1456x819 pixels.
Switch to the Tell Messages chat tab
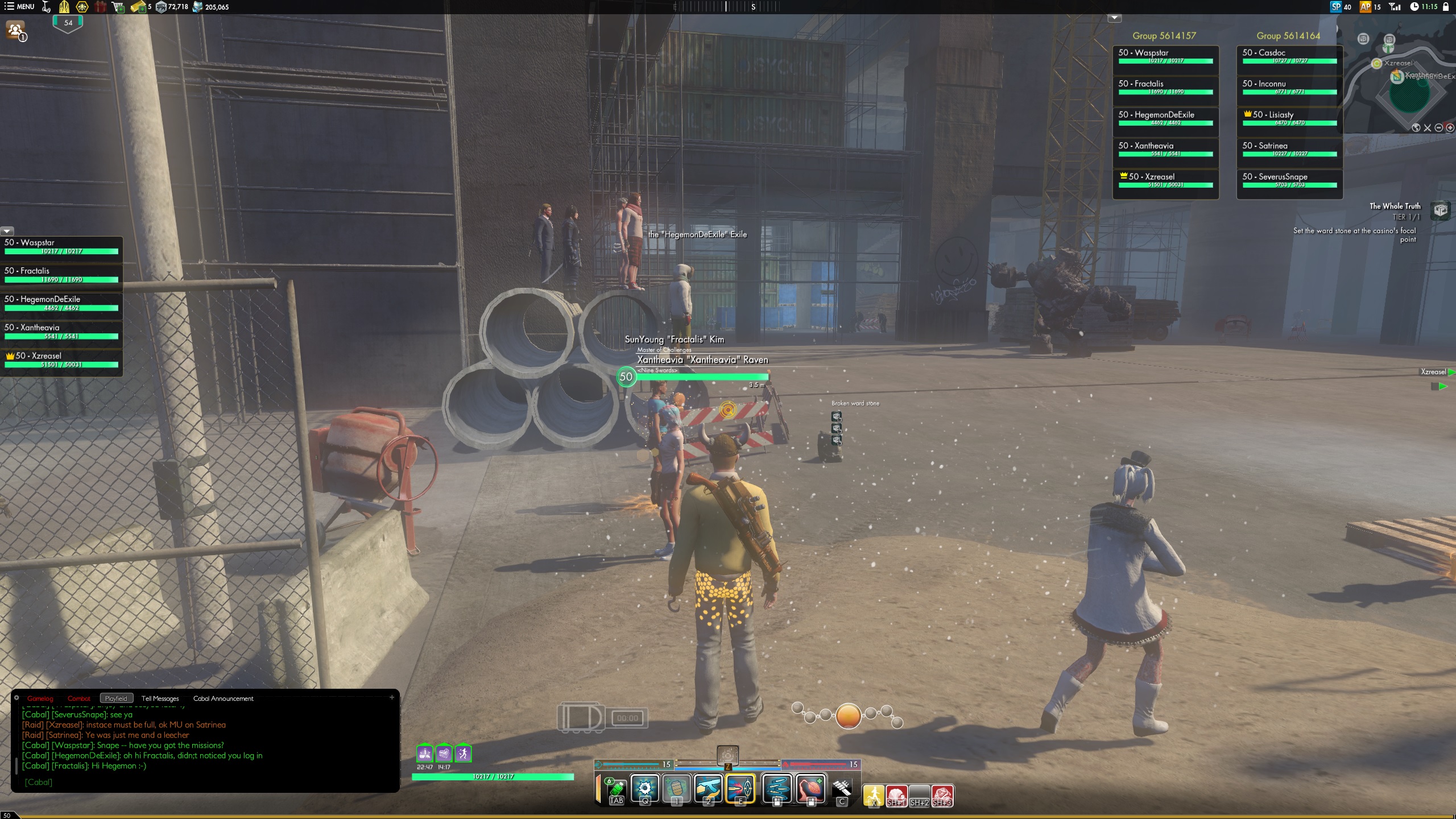pos(160,698)
